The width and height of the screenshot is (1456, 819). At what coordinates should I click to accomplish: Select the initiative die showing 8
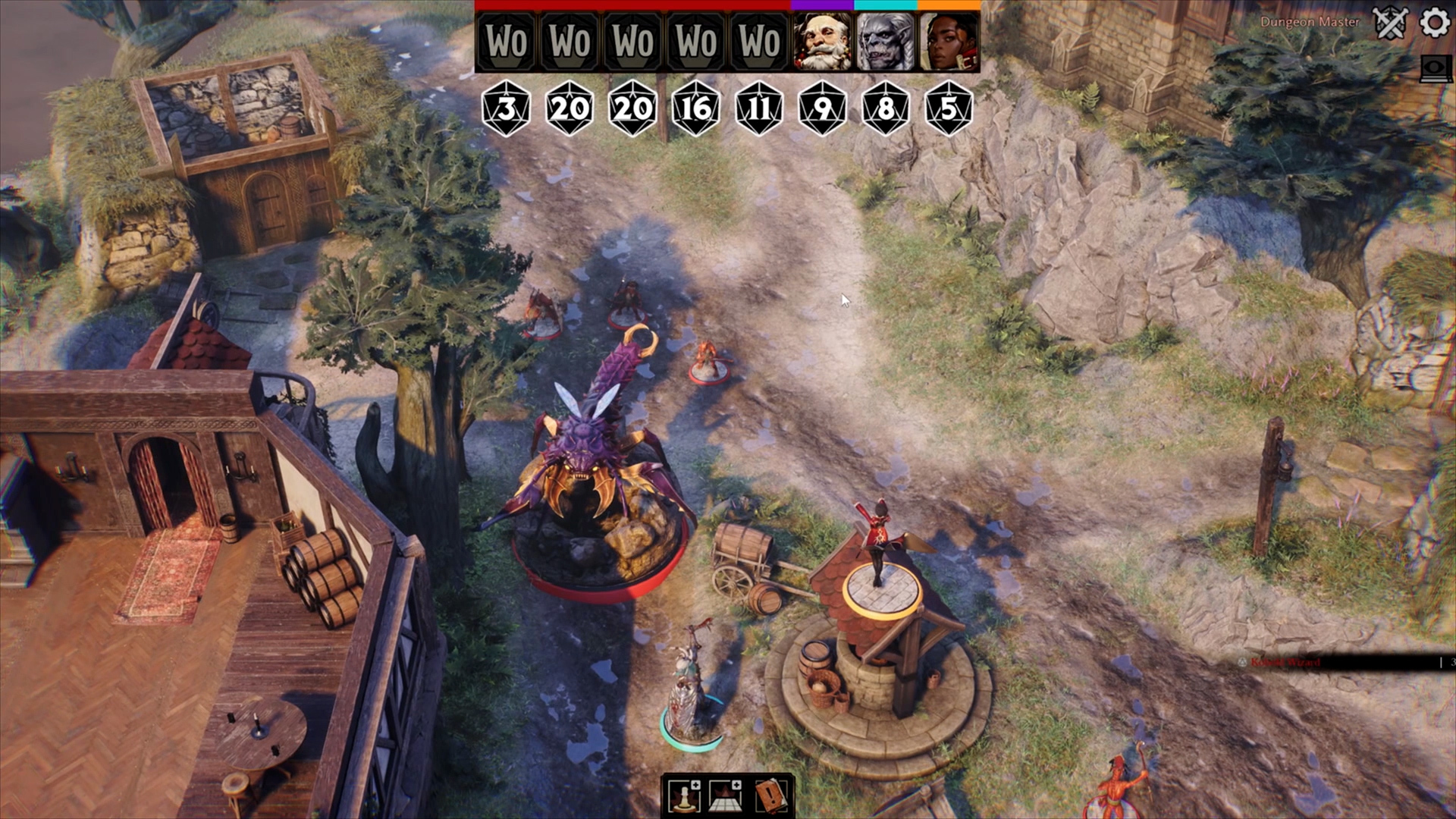[x=885, y=108]
